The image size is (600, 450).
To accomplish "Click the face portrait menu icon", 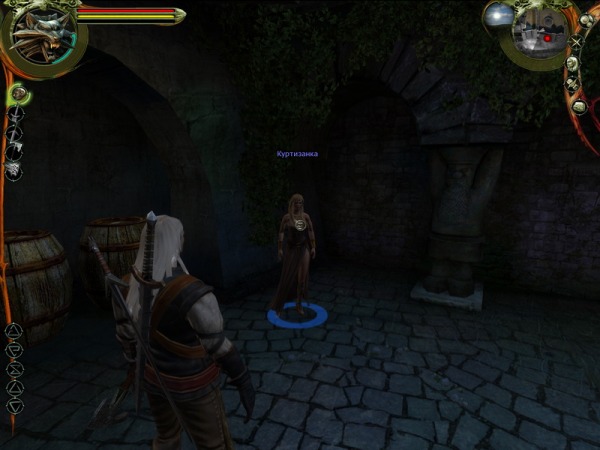I will [574, 63].
